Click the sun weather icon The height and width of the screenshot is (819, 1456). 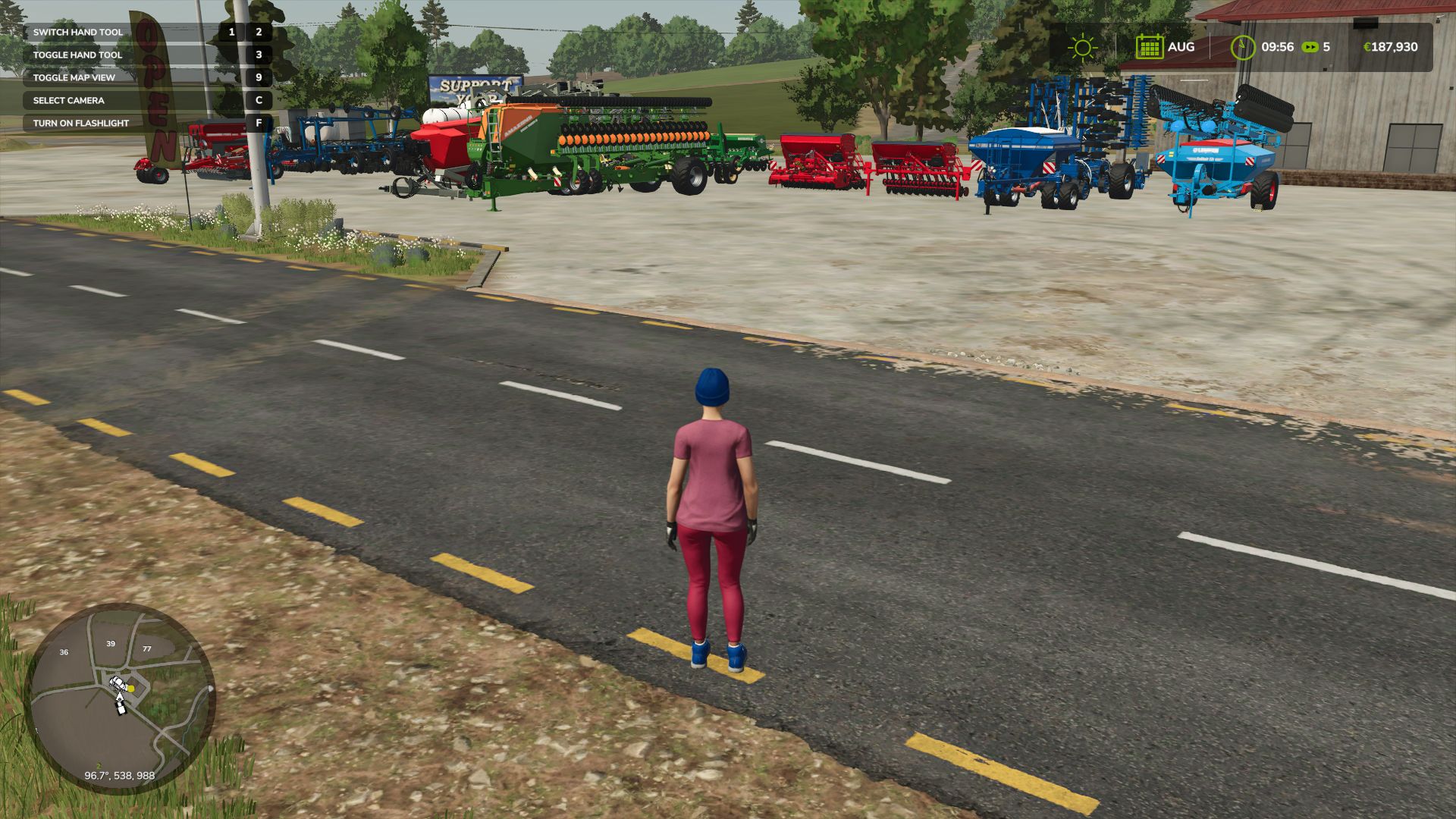[1082, 47]
